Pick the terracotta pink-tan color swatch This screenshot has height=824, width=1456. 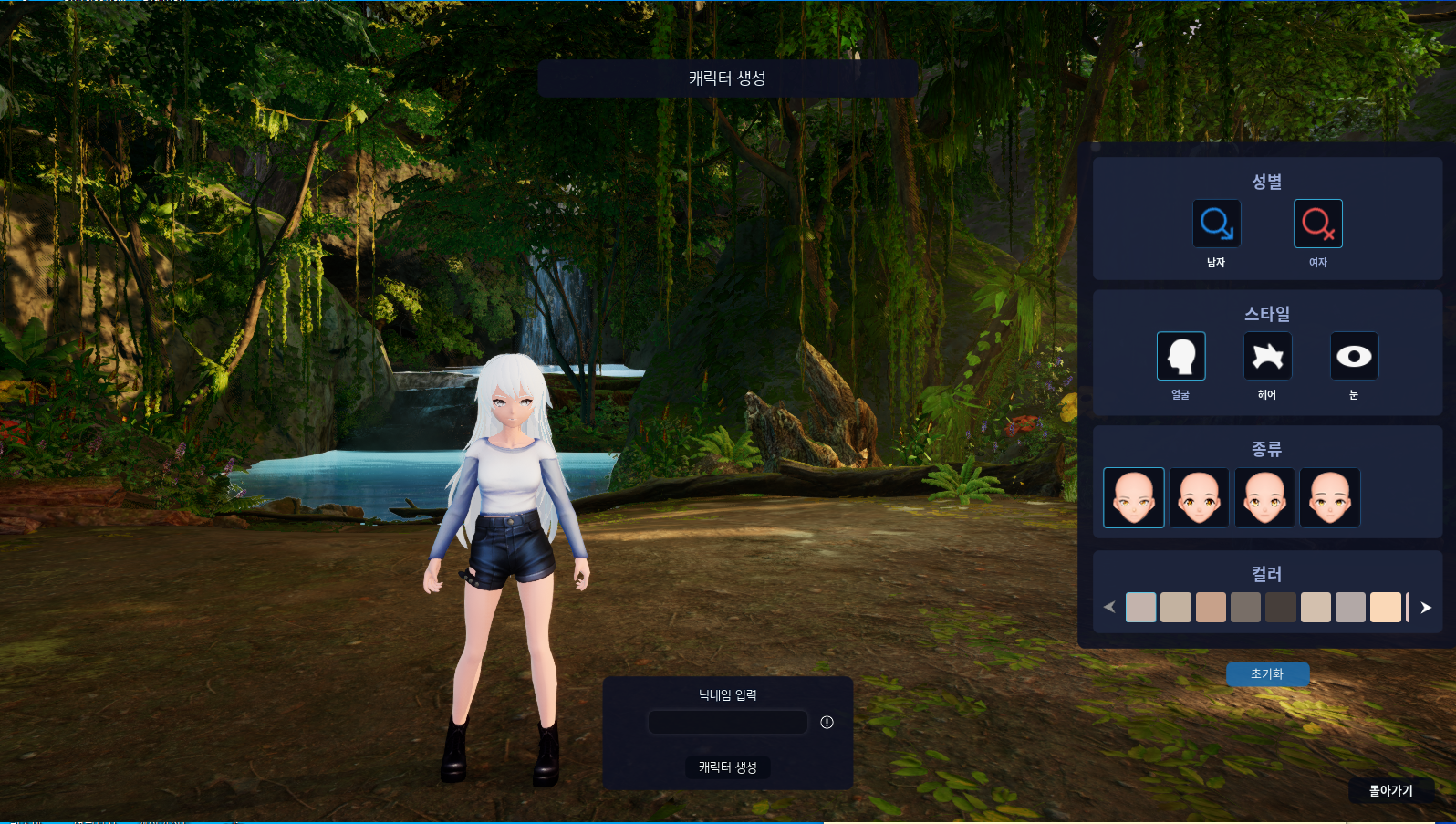(1211, 607)
